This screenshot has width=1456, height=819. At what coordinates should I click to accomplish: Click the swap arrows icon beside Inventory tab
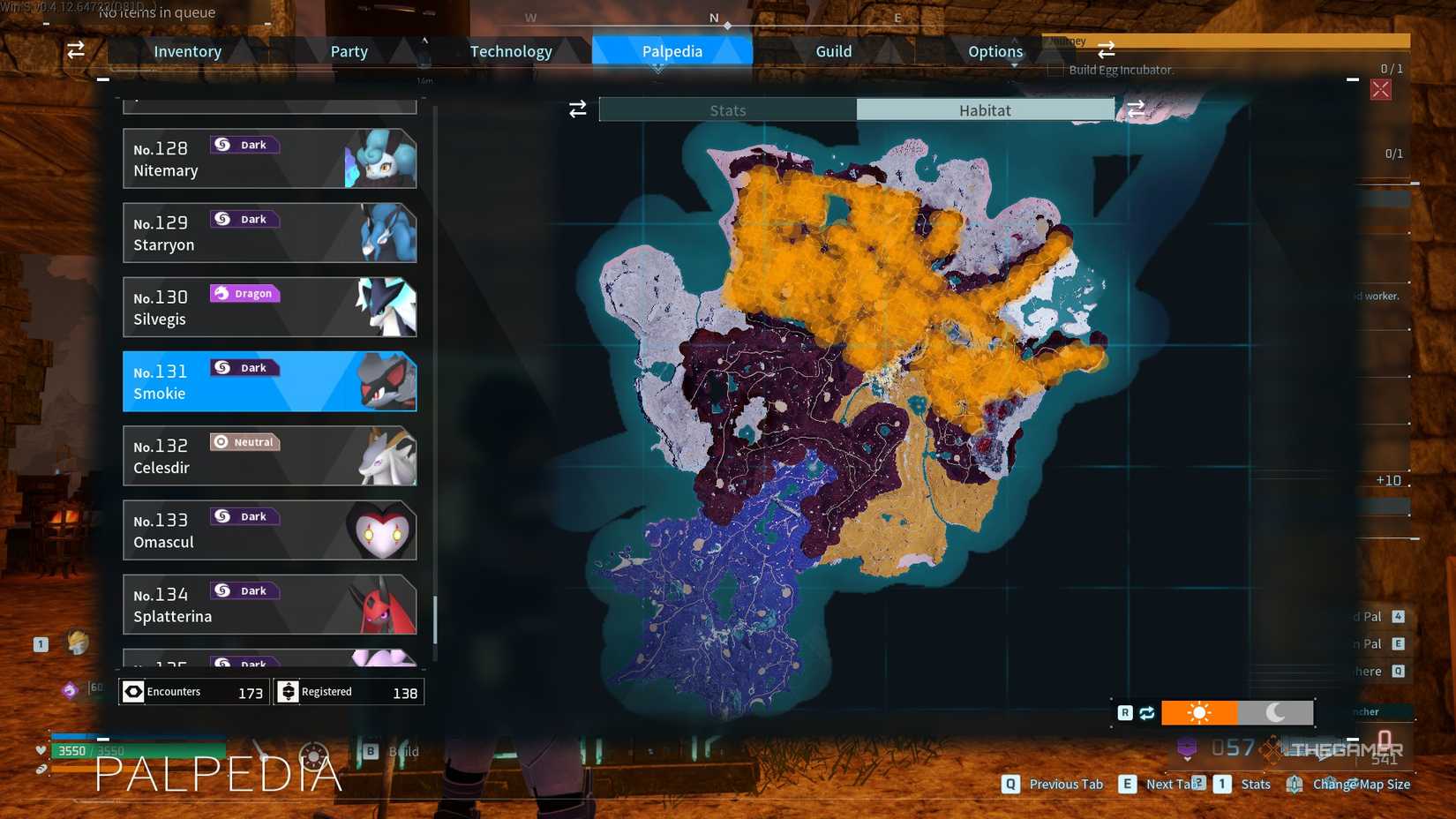[x=75, y=50]
